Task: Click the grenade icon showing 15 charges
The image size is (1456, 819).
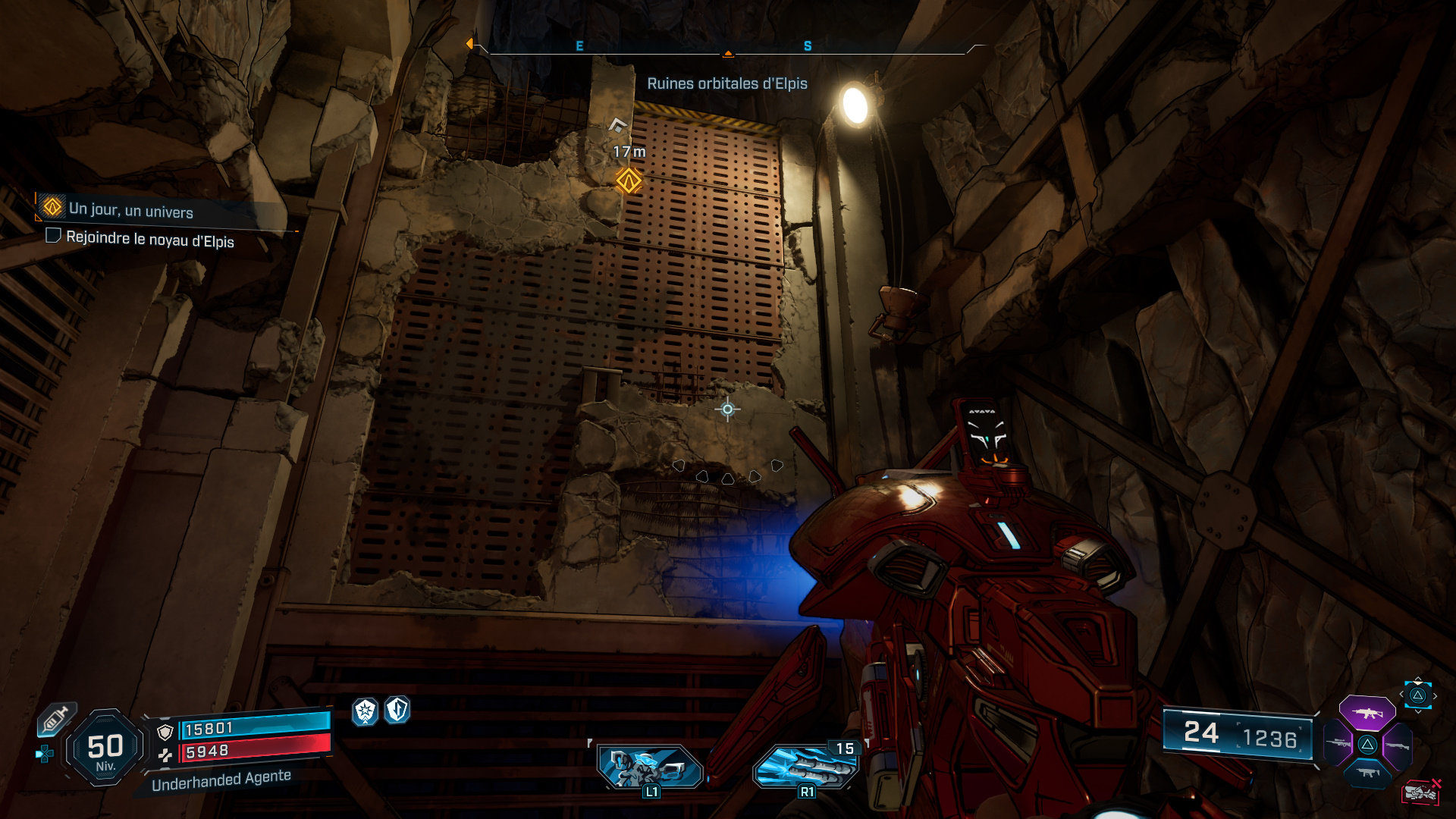Action: point(805,769)
